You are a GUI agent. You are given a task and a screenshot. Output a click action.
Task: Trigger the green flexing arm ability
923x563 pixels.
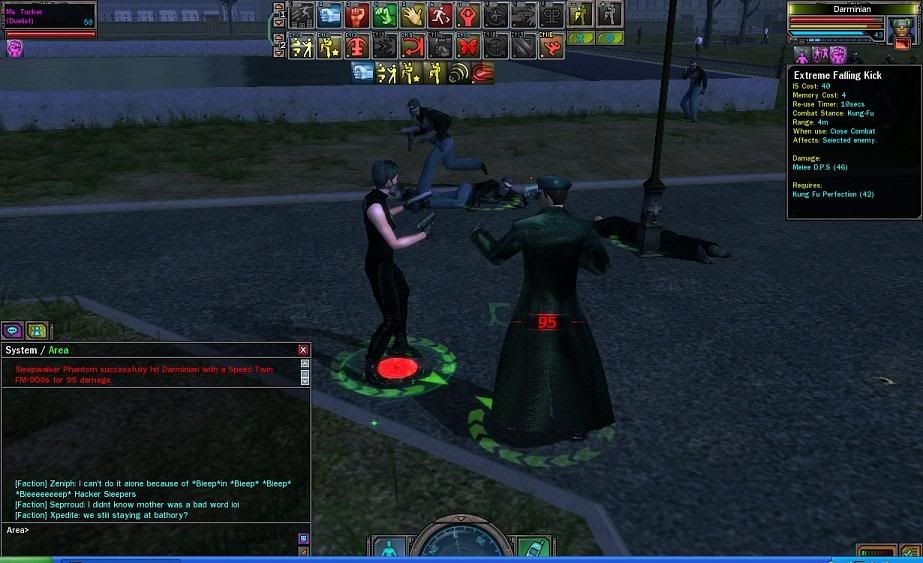[386, 15]
